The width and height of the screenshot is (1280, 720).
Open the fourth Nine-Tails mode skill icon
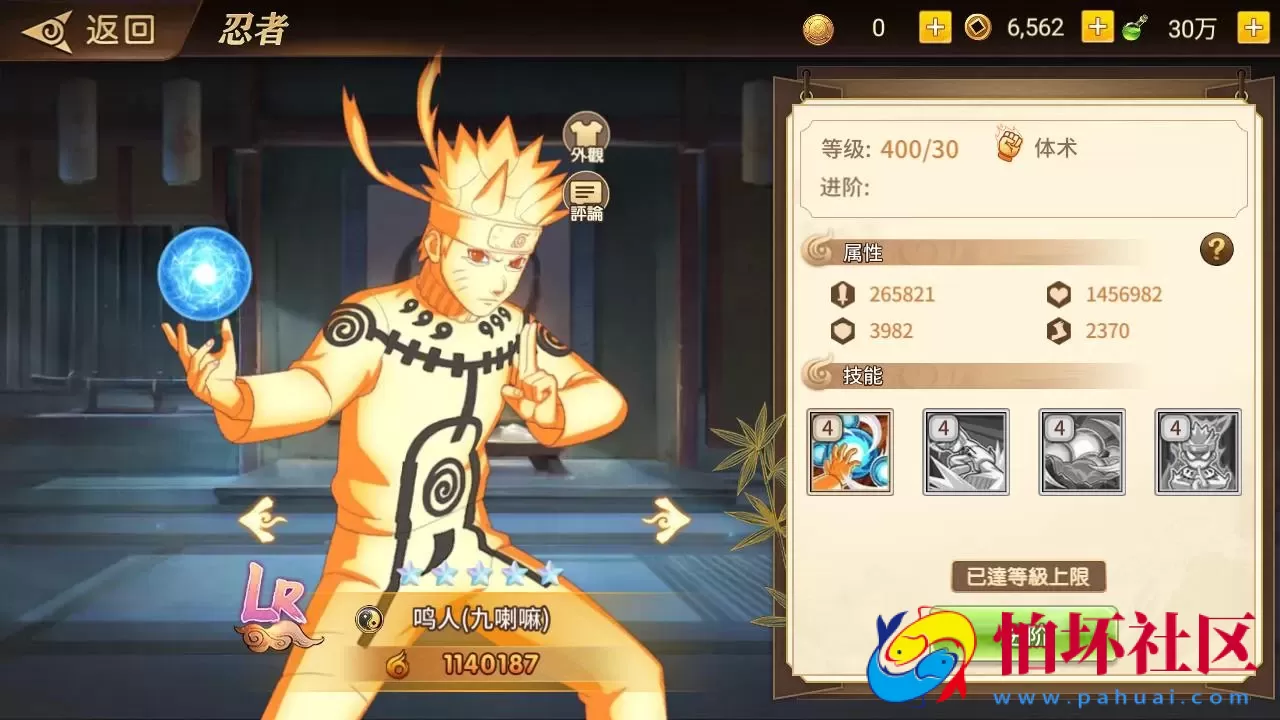1196,452
